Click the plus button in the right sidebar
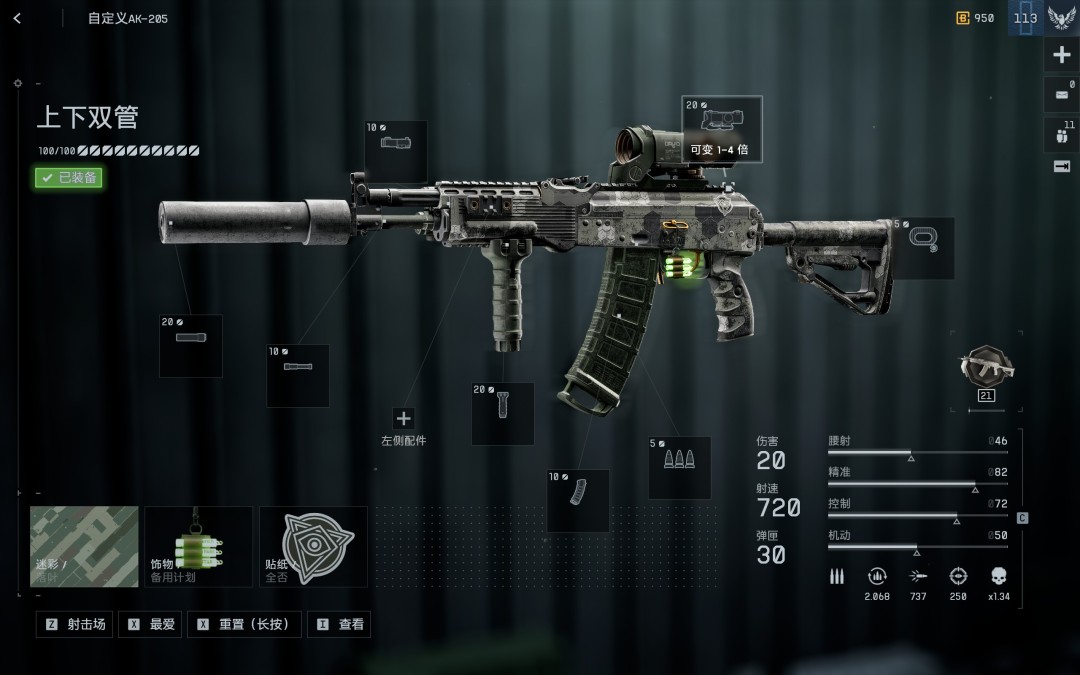Screen dimensions: 1080x675 pyautogui.click(x=1061, y=56)
